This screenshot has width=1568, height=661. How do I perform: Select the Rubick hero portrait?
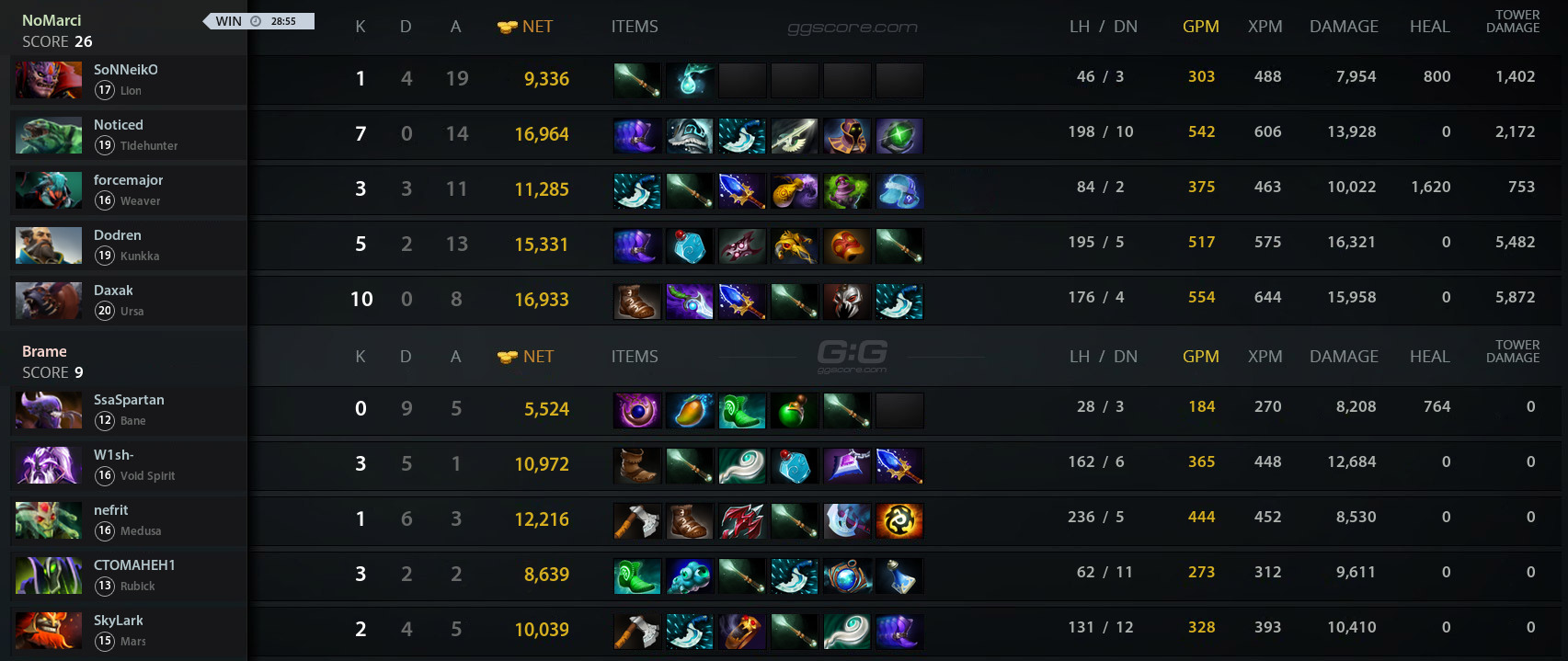click(x=49, y=576)
